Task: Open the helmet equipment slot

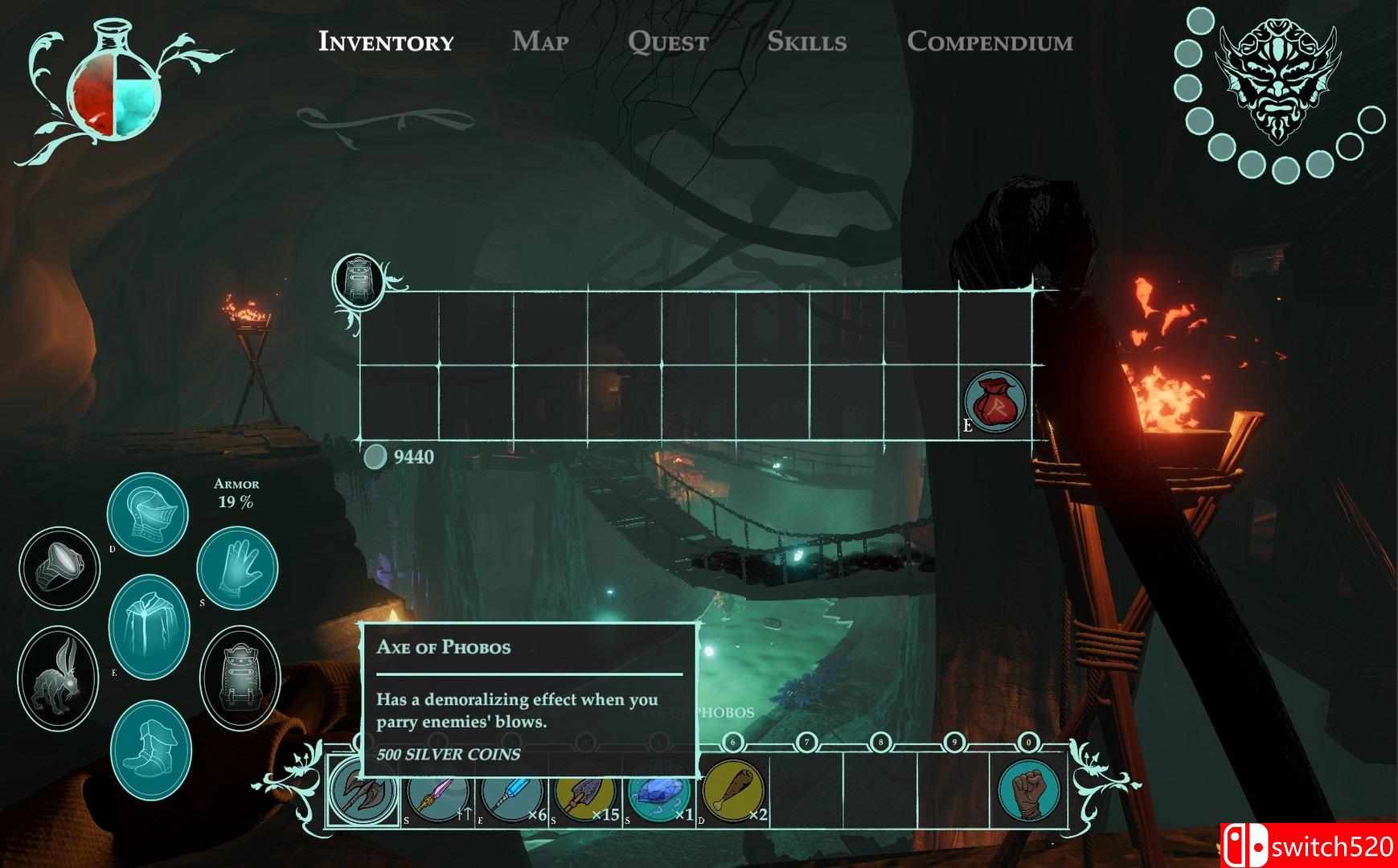Action: [x=148, y=513]
